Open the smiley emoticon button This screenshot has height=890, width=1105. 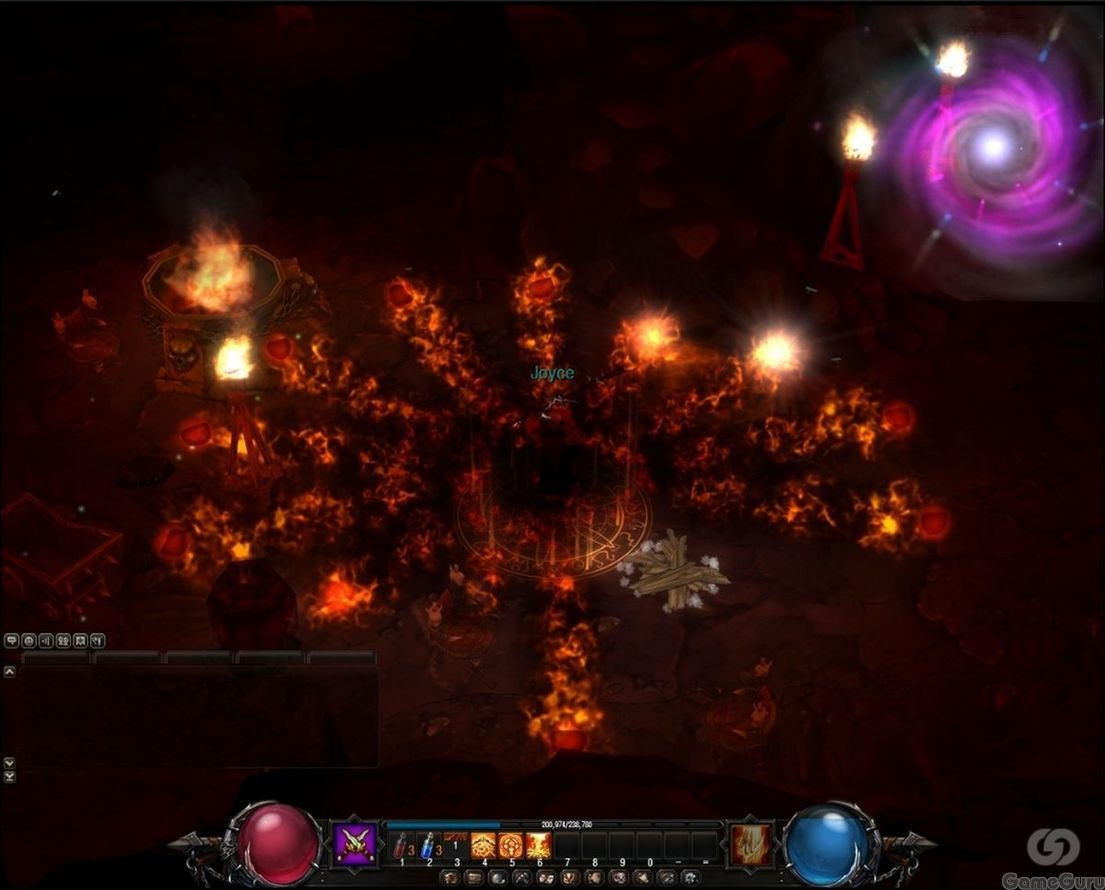pyautogui.click(x=29, y=641)
